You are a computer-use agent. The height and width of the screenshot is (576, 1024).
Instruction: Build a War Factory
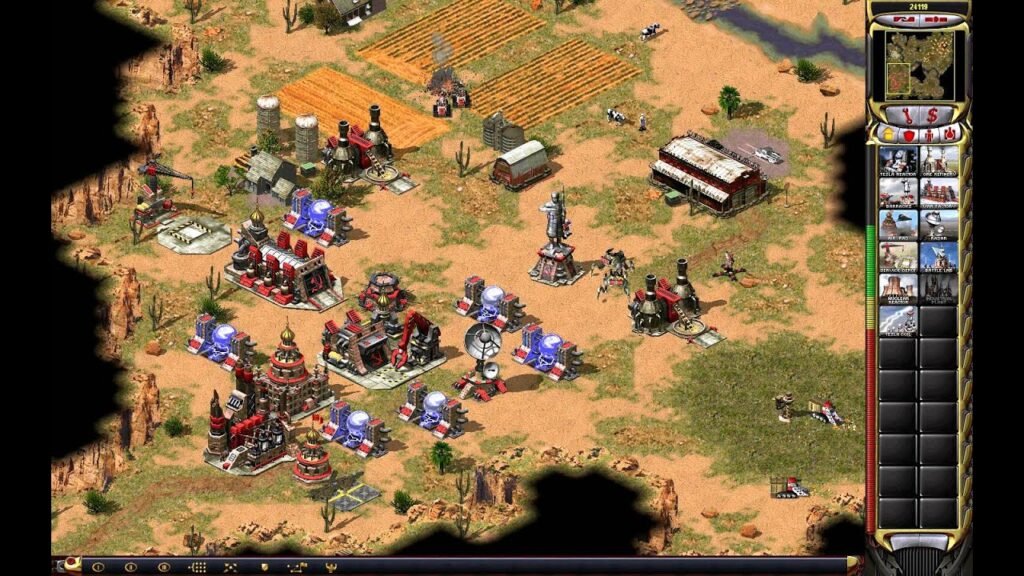[x=939, y=193]
